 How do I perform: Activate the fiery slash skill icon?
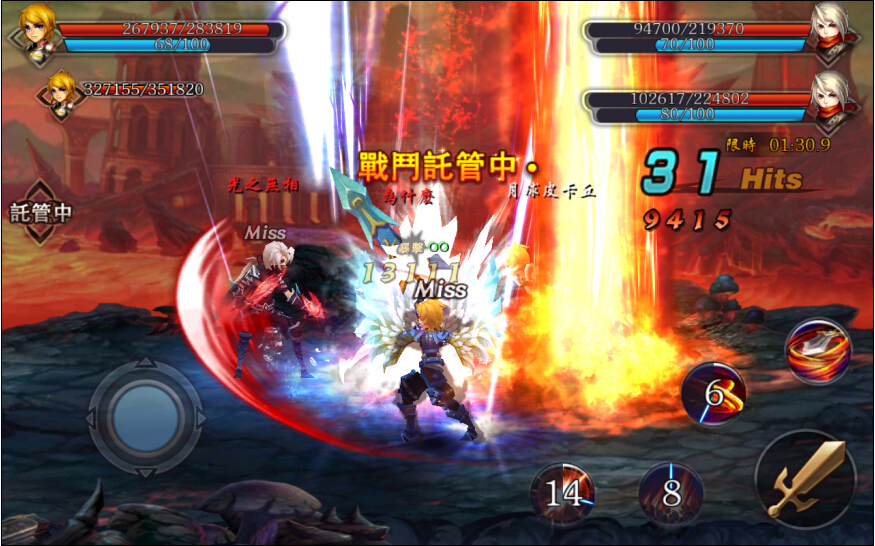pyautogui.click(x=818, y=351)
